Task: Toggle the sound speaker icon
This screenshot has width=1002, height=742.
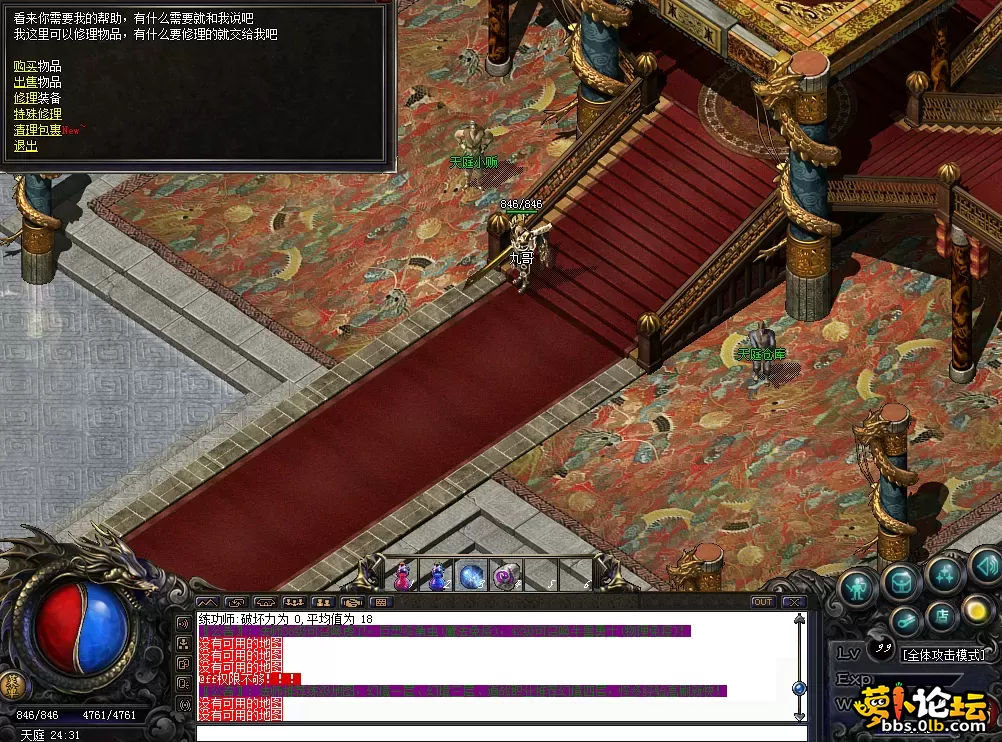Action: point(985,566)
